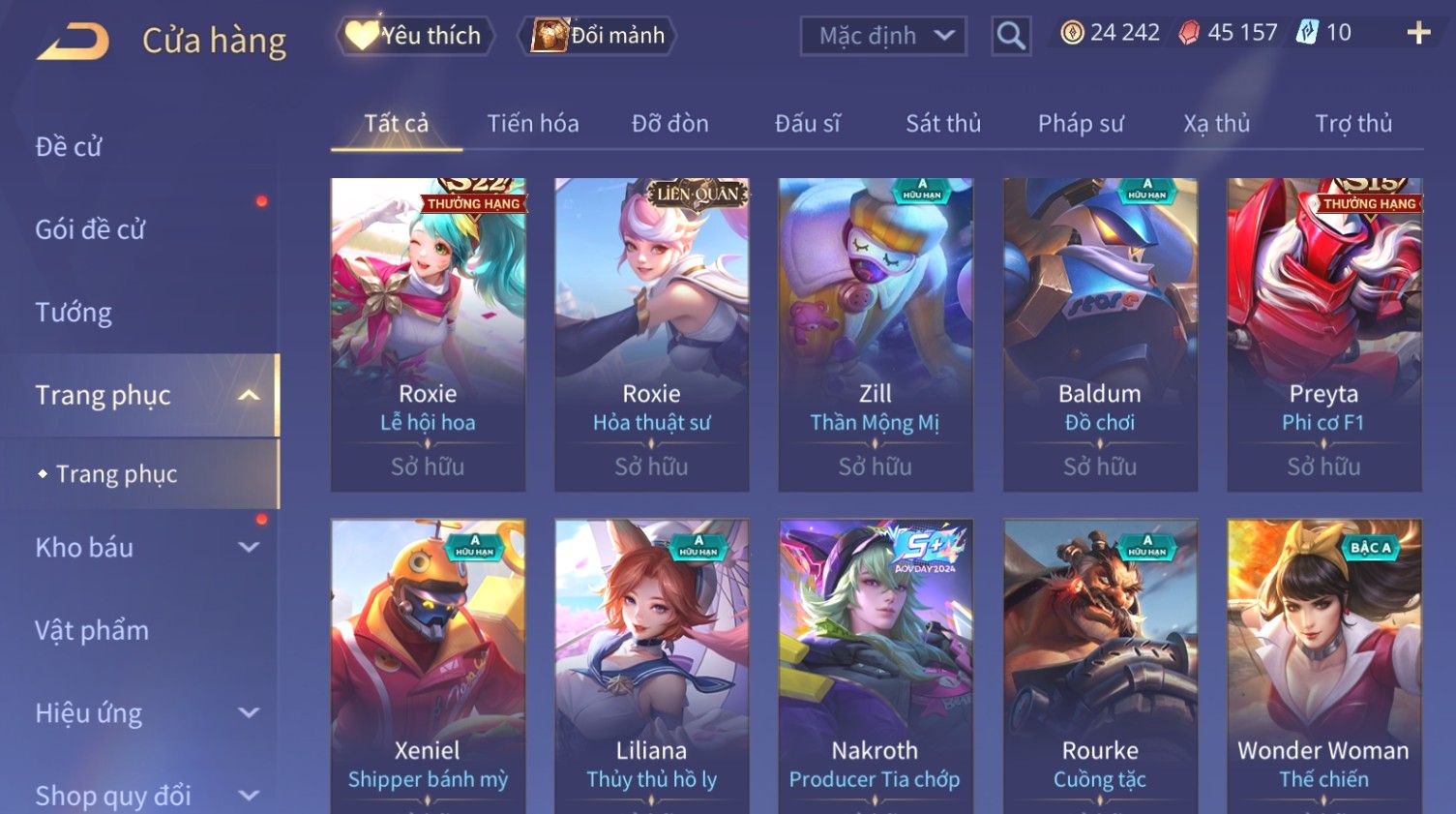Show the Sát thủ skins tab
The width and height of the screenshot is (1456, 814).
tap(943, 124)
